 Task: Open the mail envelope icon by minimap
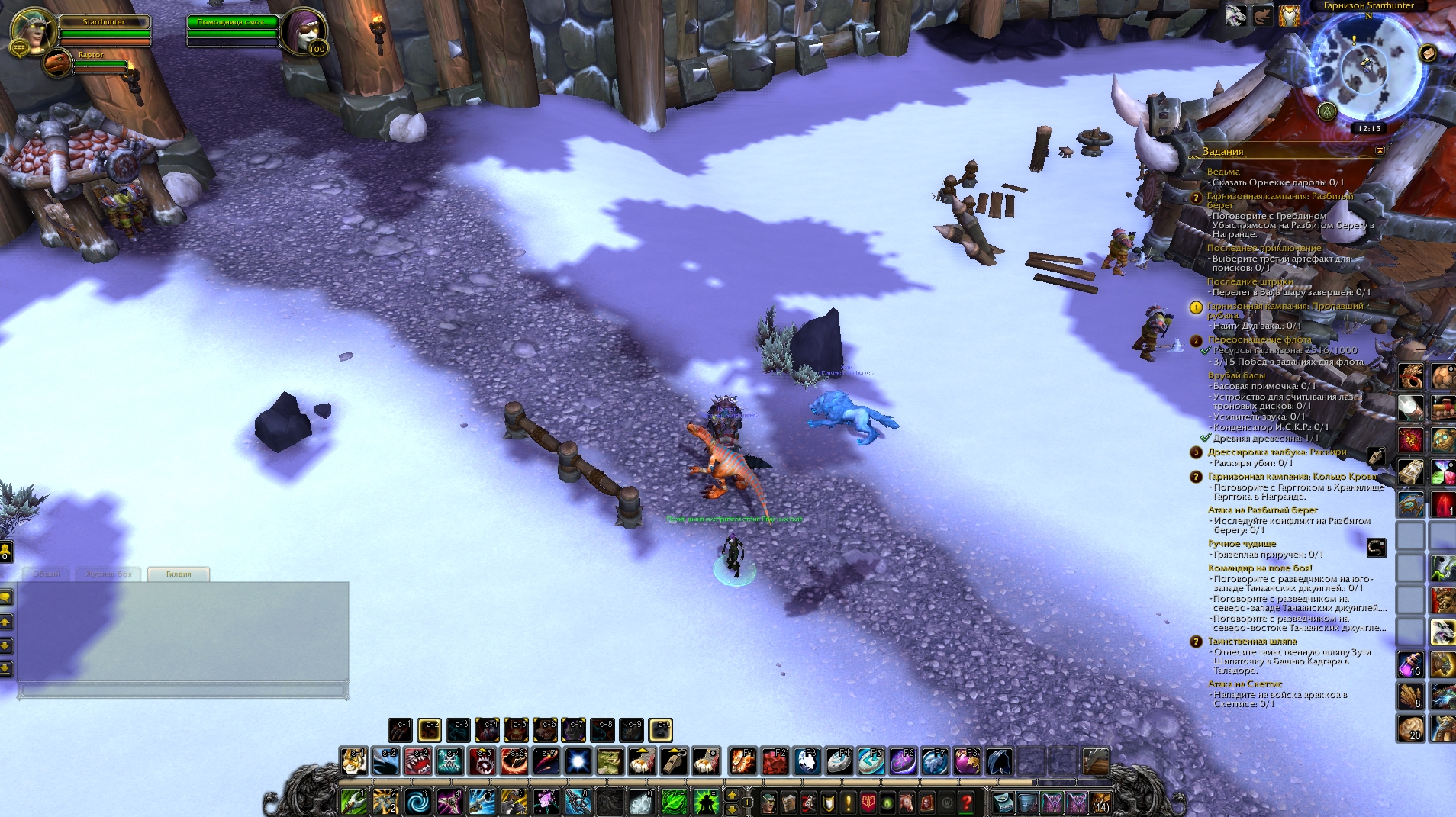click(1427, 53)
